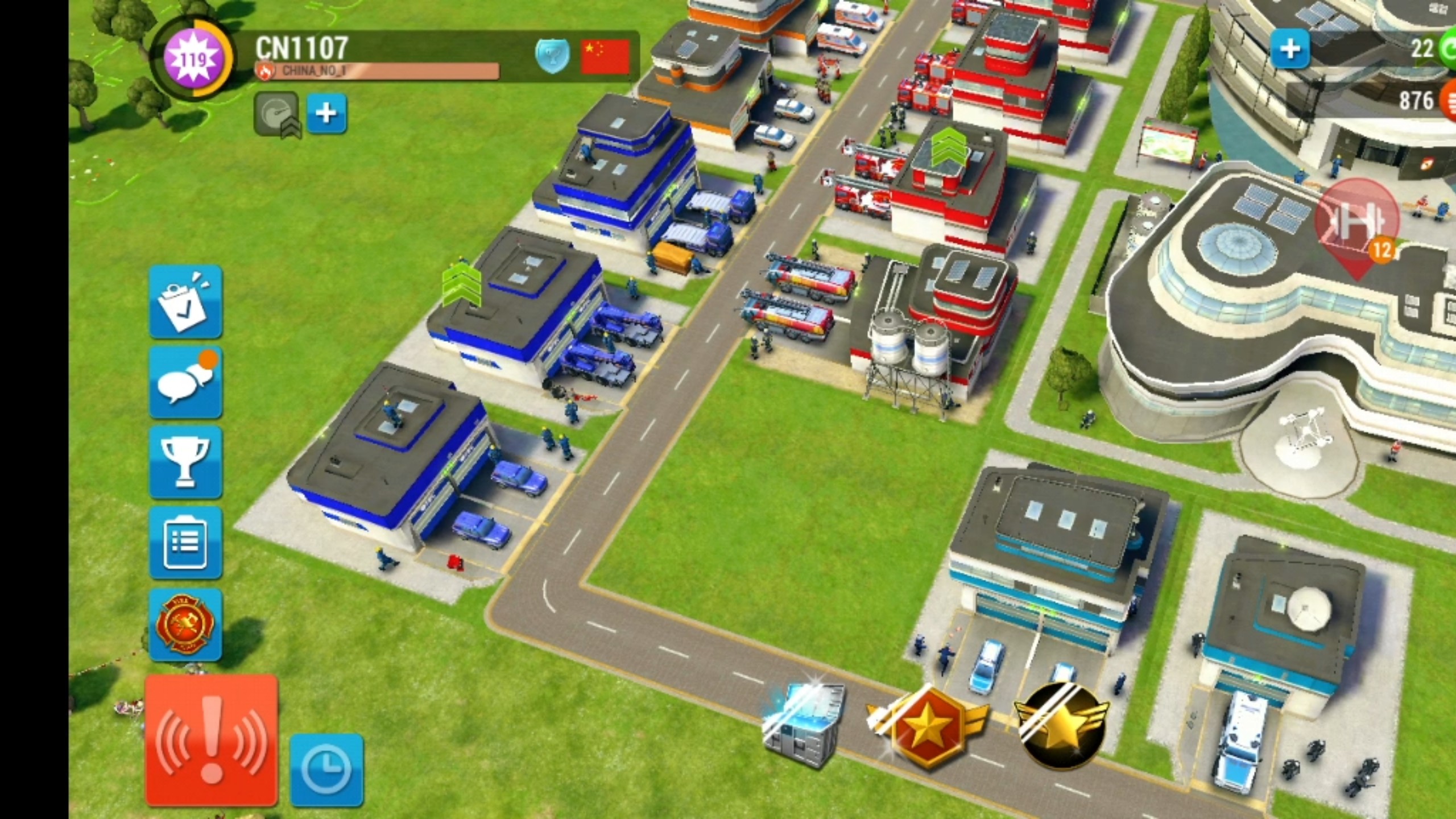Screen dimensions: 1456x819
Task: Tap the red emergency alarm button
Action: coord(212,741)
